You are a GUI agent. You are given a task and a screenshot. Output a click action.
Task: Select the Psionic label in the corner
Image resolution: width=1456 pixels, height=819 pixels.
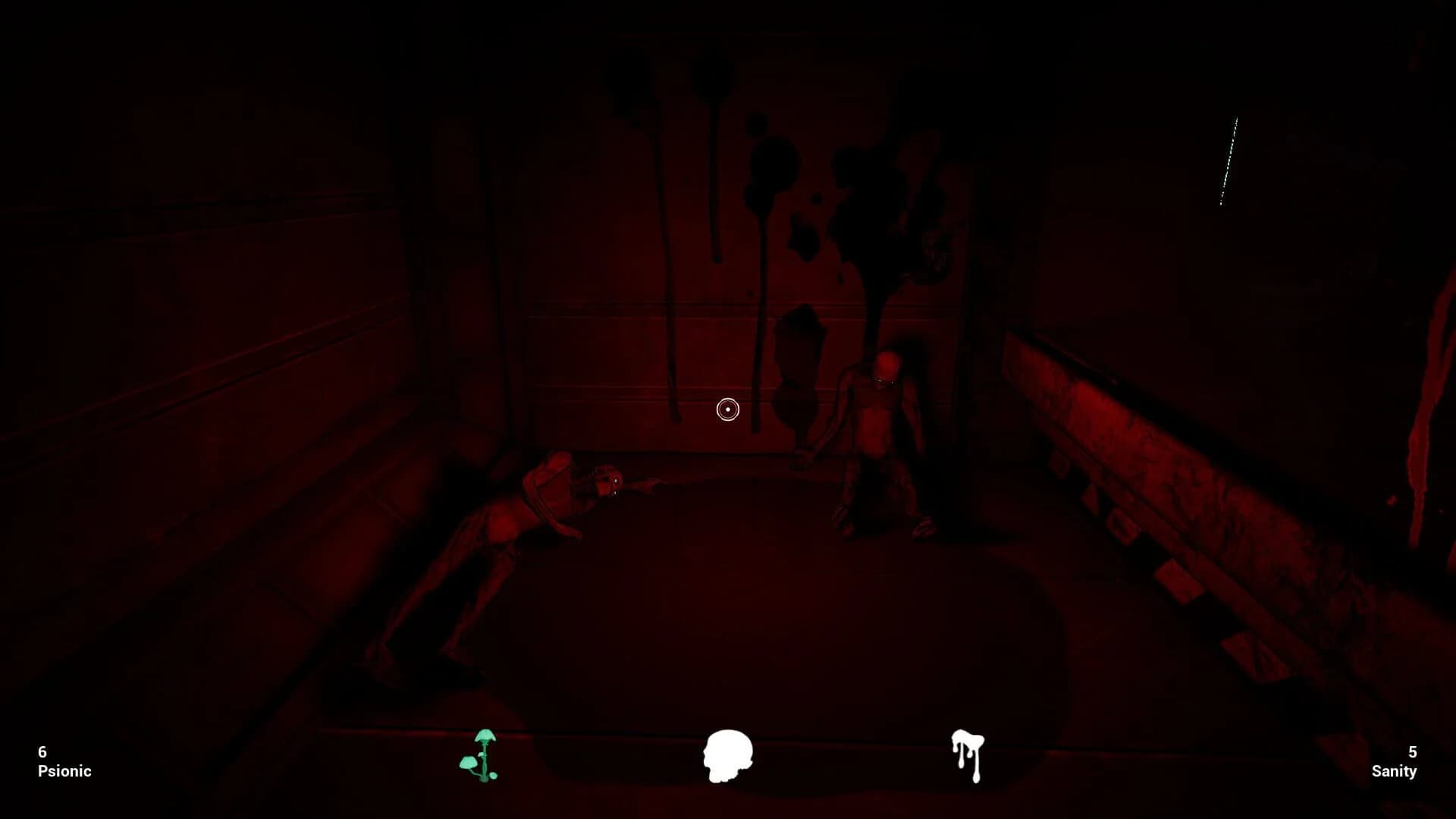pos(64,771)
